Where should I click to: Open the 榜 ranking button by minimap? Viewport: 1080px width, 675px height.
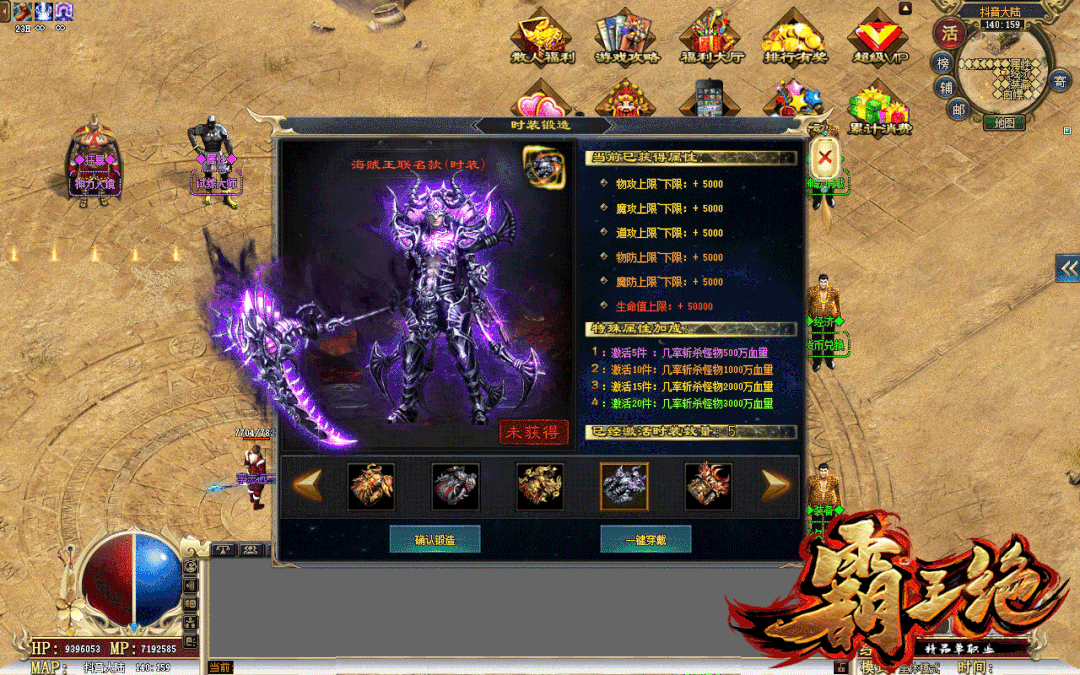[942, 62]
